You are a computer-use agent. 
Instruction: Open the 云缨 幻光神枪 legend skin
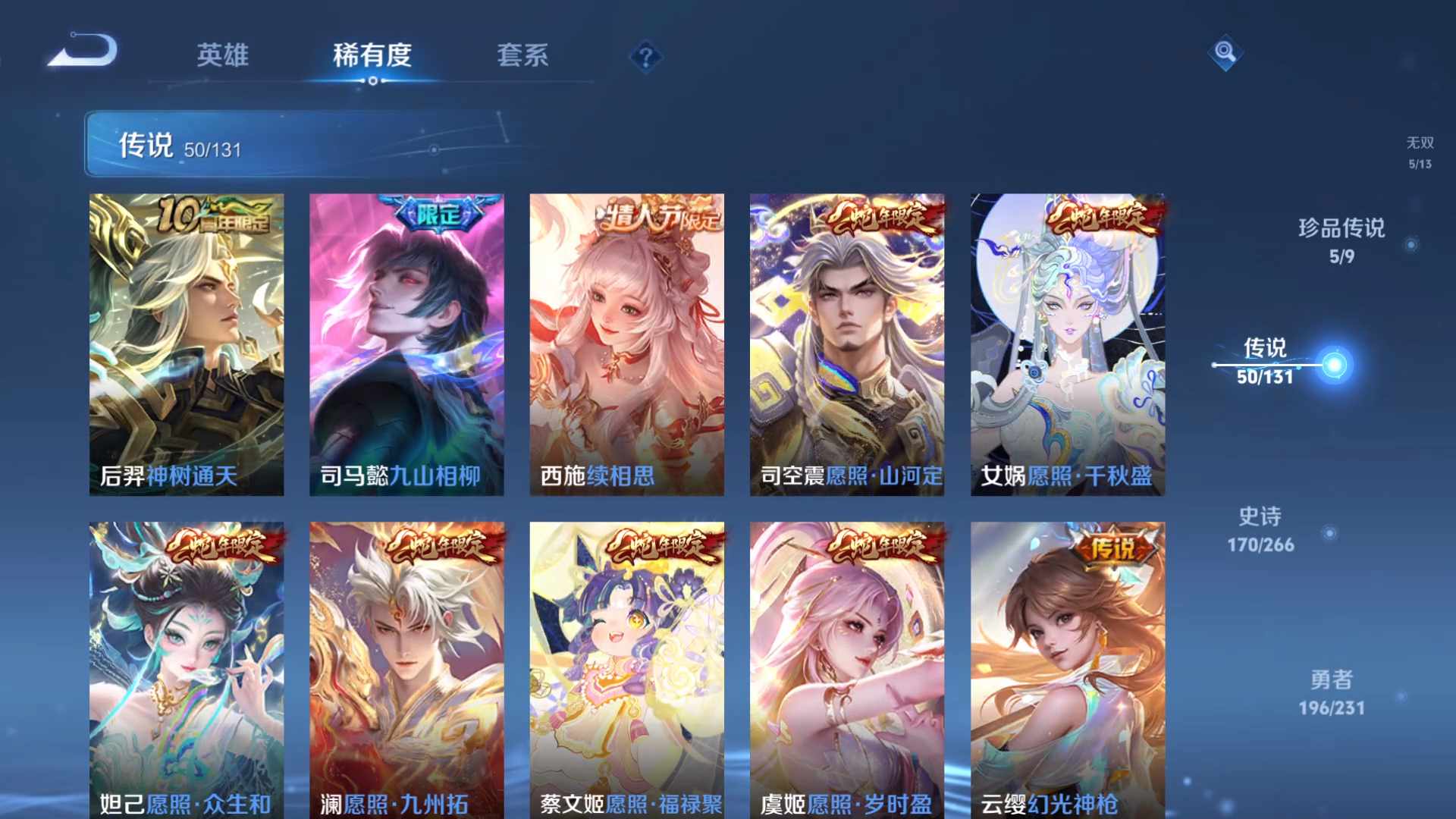pyautogui.click(x=1068, y=660)
